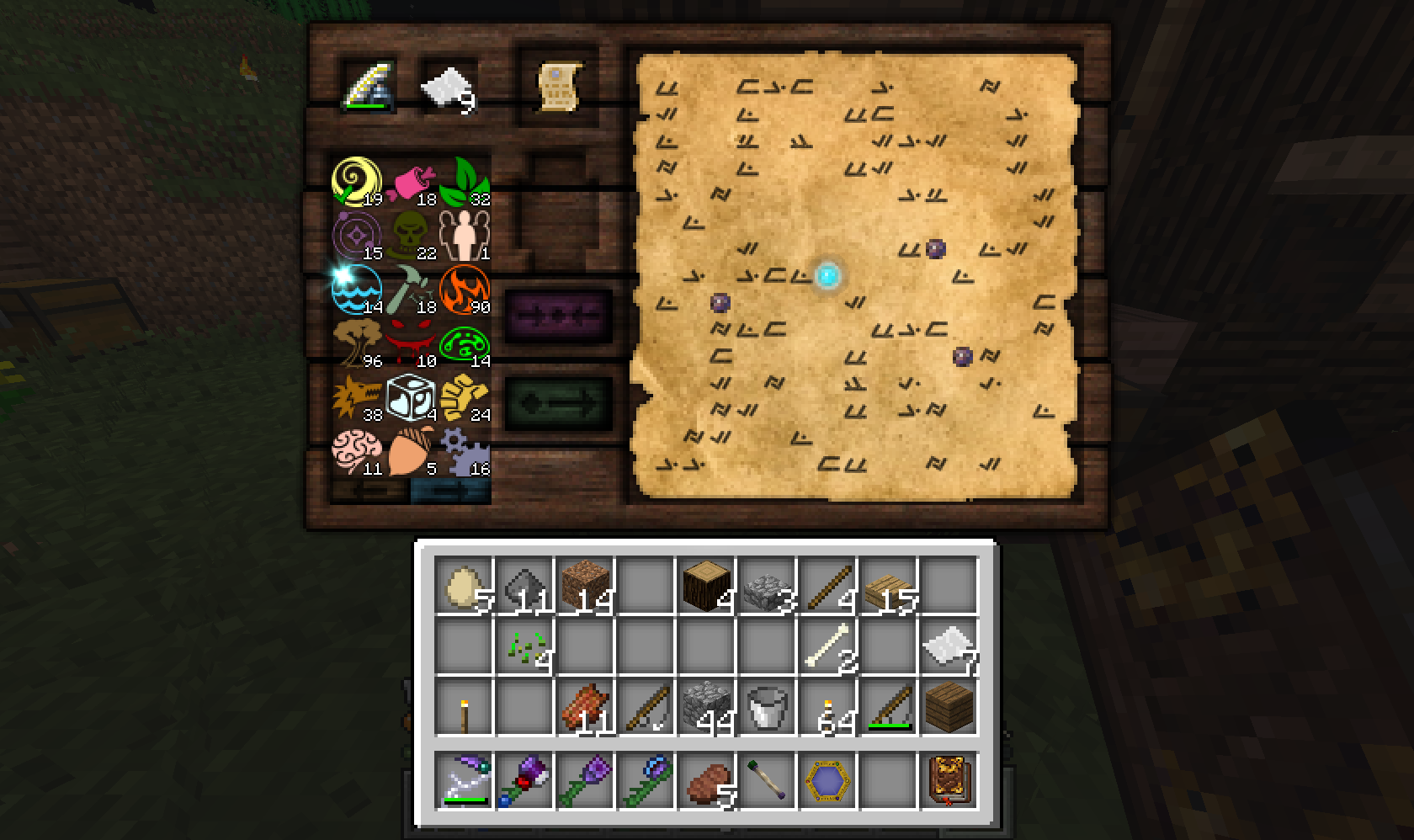Select the brown book in the hotbar
Screen dimensions: 1414x840
pos(949,780)
